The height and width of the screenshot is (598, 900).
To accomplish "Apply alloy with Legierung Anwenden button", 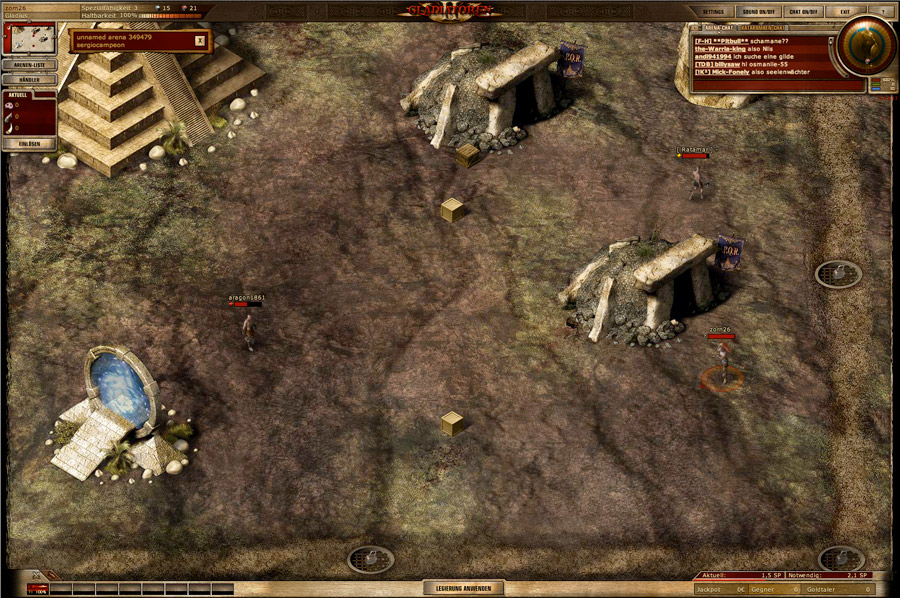I will click(x=463, y=588).
